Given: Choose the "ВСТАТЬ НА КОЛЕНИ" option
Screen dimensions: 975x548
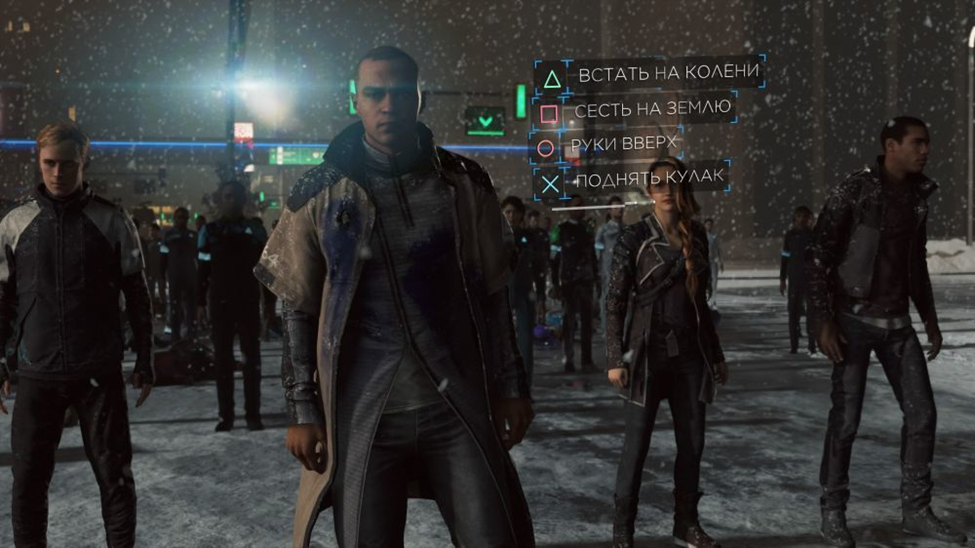Looking at the screenshot, I should (665, 74).
